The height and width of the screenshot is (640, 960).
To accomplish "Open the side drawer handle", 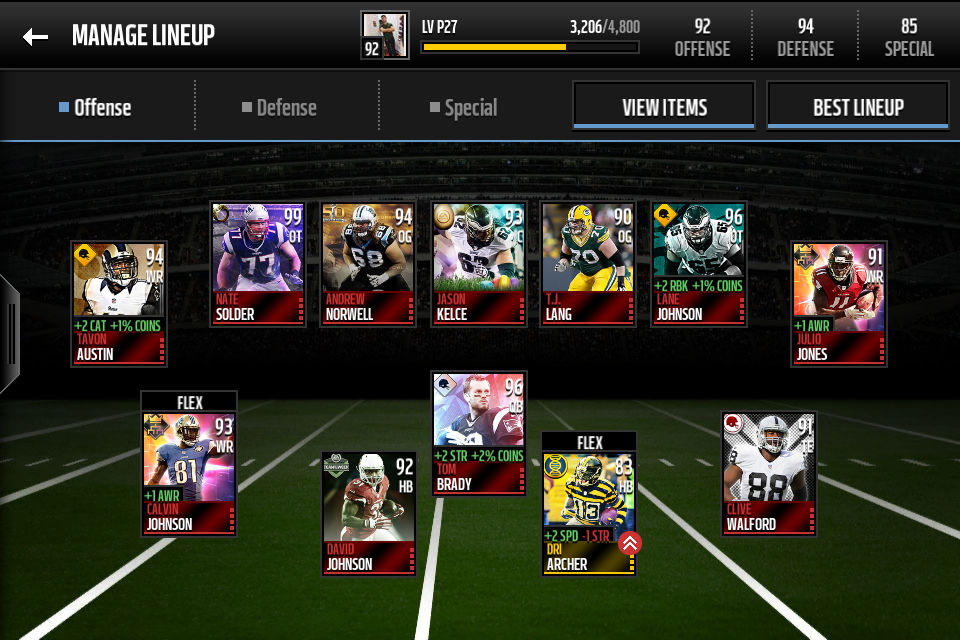I will point(9,334).
